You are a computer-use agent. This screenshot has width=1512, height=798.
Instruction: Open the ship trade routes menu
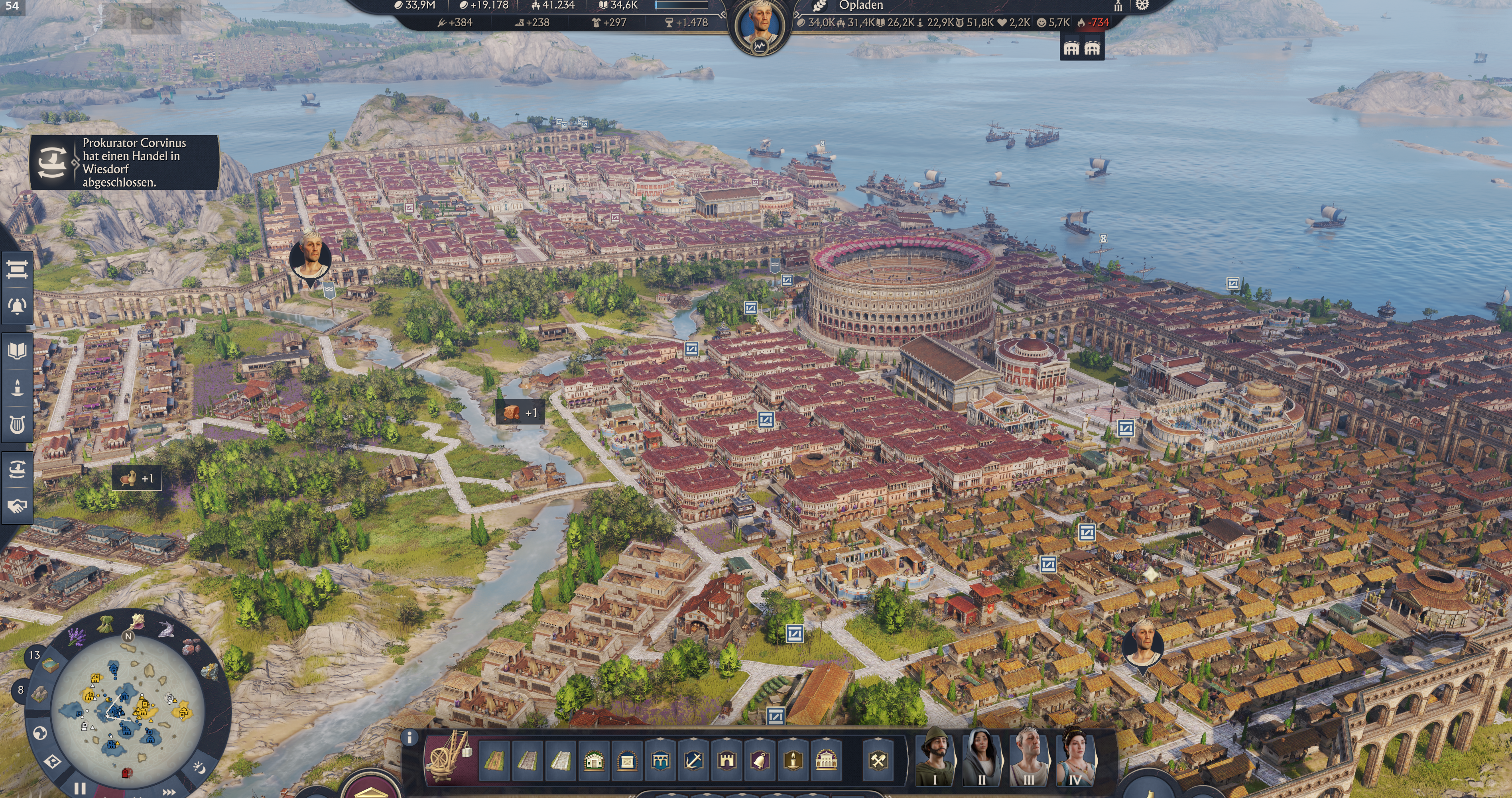point(16,469)
